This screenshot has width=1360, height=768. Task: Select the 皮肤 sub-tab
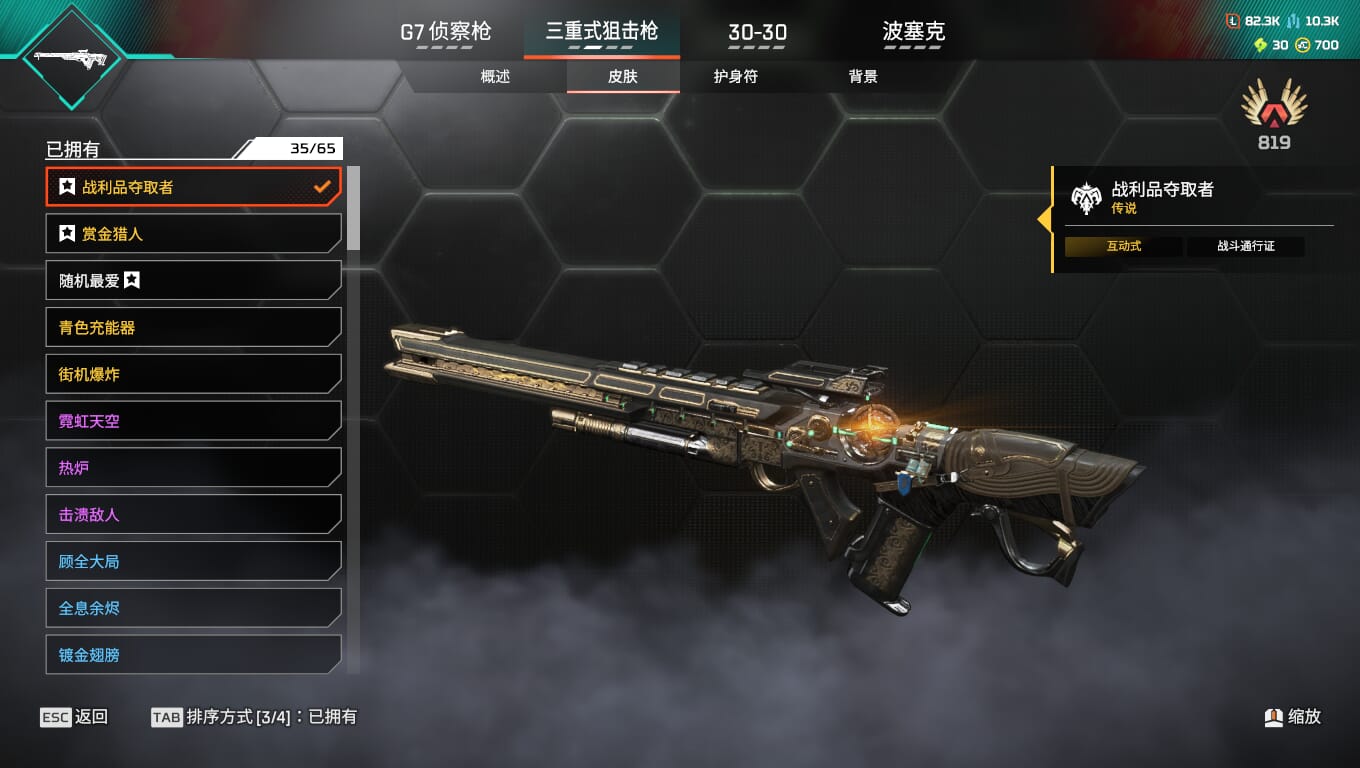tap(622, 77)
